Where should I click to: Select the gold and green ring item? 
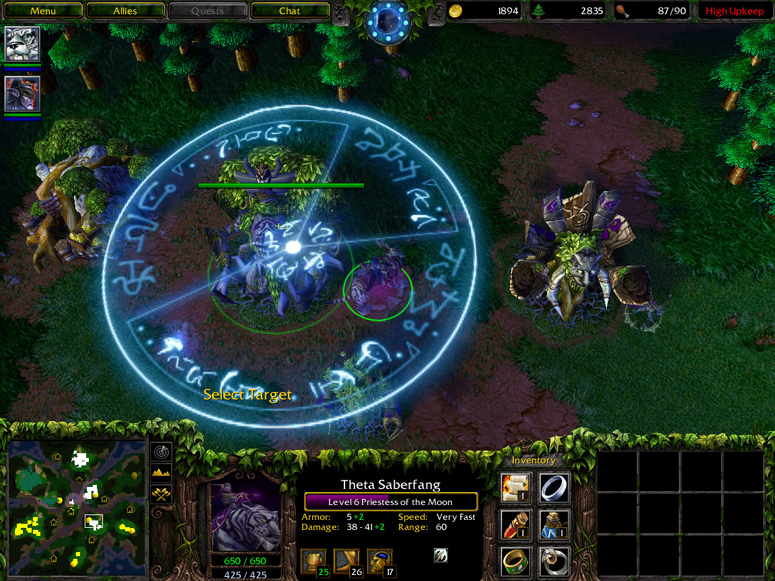(516, 560)
